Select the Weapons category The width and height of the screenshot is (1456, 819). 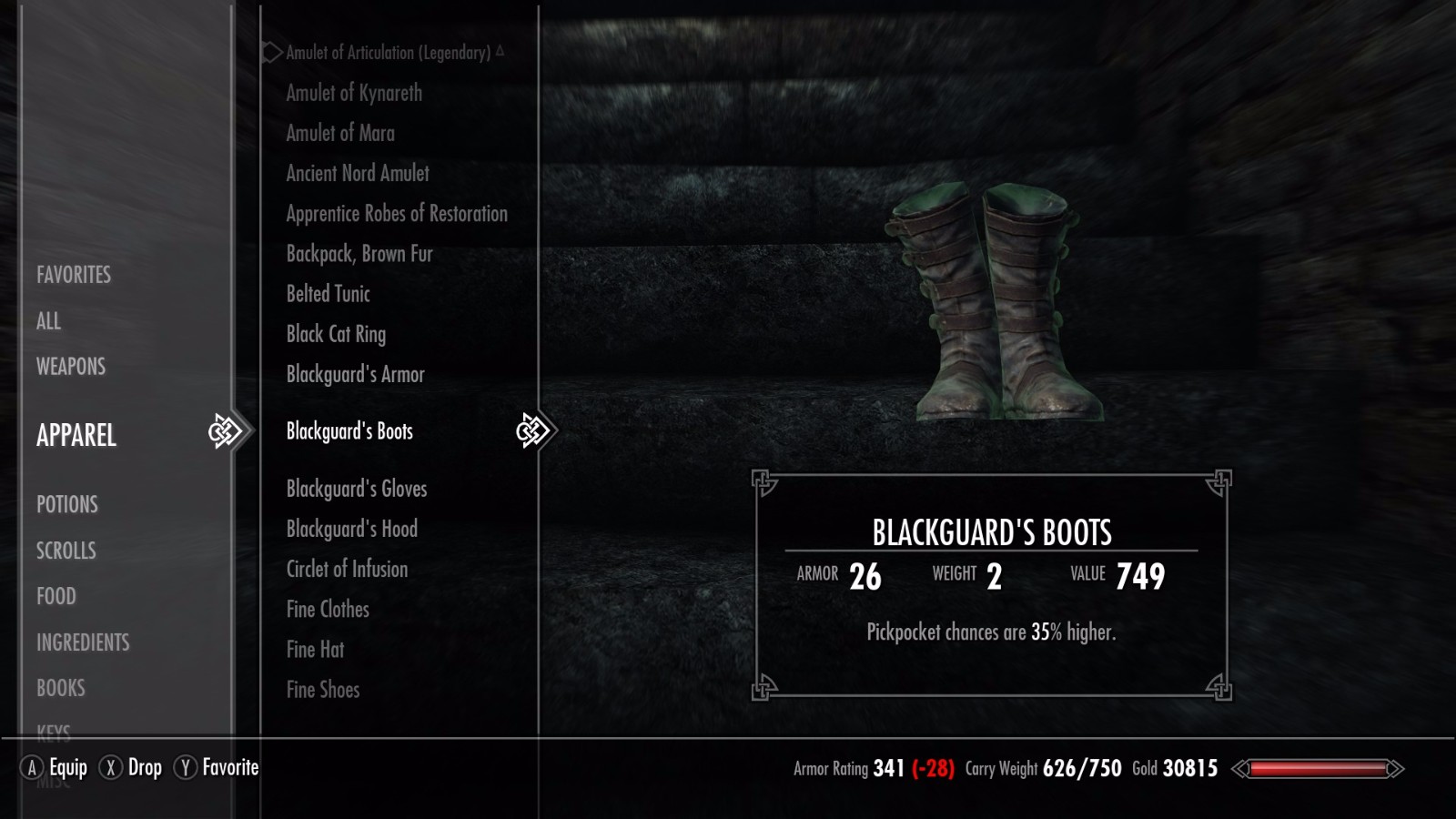71,367
